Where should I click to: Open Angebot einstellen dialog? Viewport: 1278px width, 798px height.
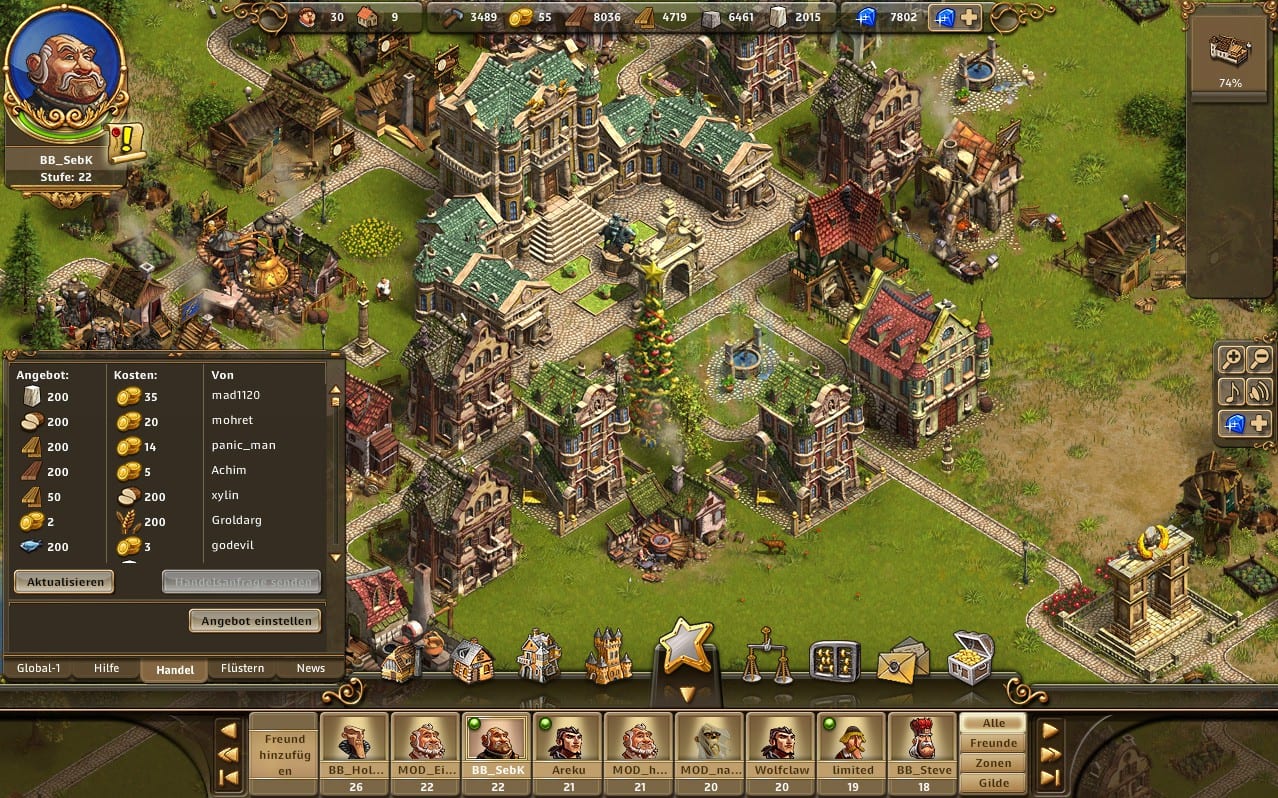pos(256,620)
